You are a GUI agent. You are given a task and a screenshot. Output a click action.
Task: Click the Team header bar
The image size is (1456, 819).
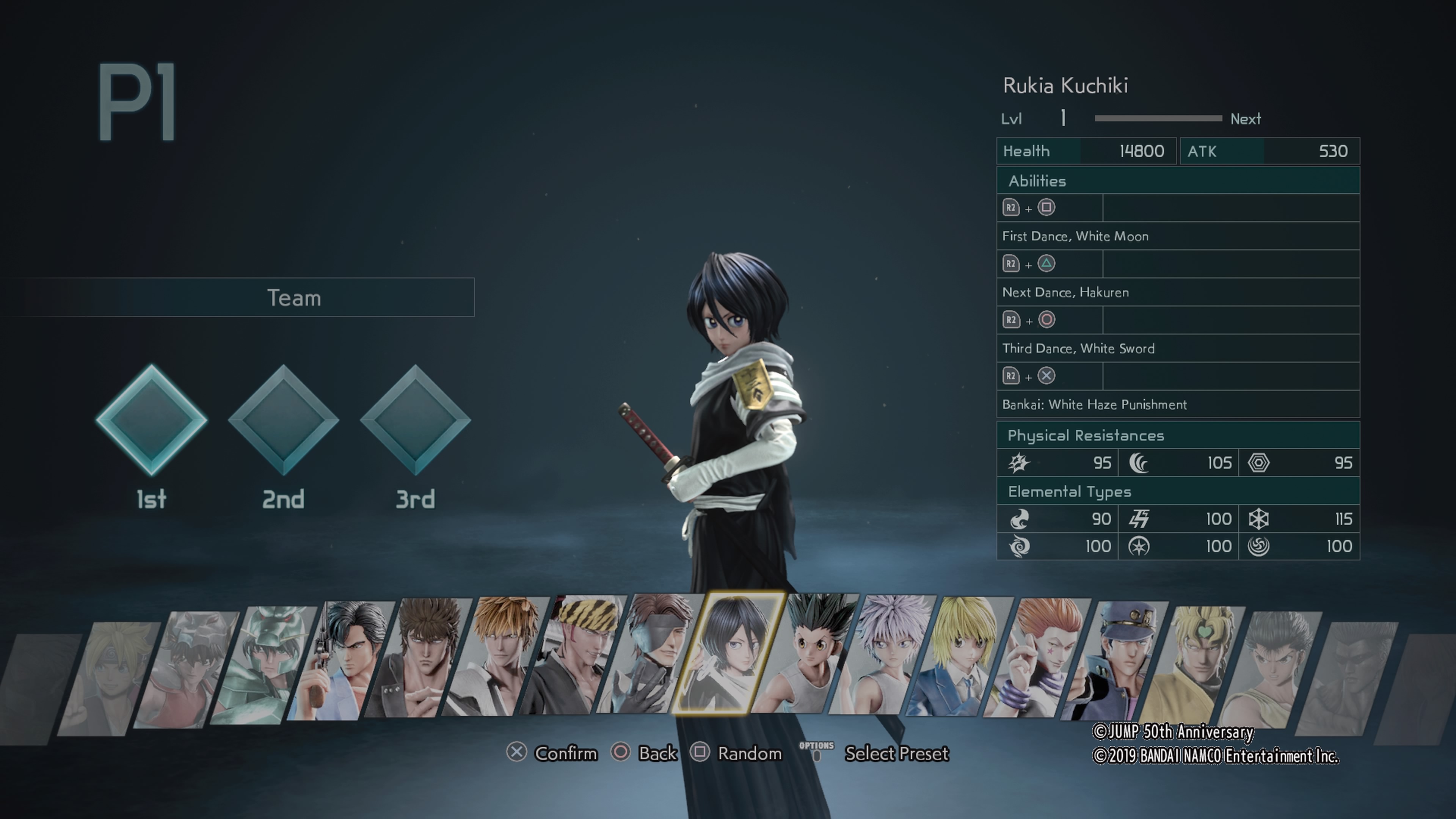[x=294, y=297]
